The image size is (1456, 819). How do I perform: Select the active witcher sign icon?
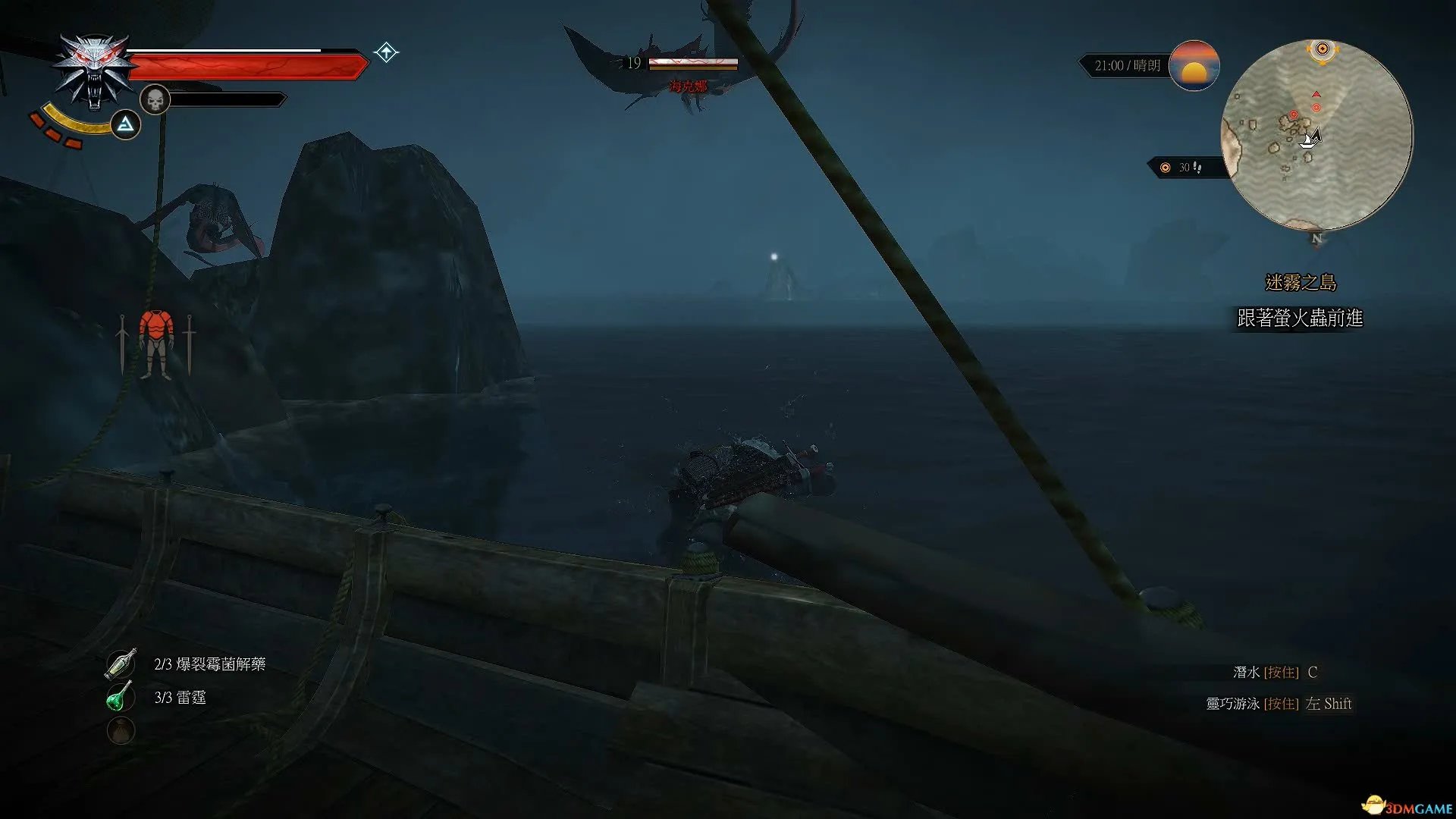(x=125, y=124)
